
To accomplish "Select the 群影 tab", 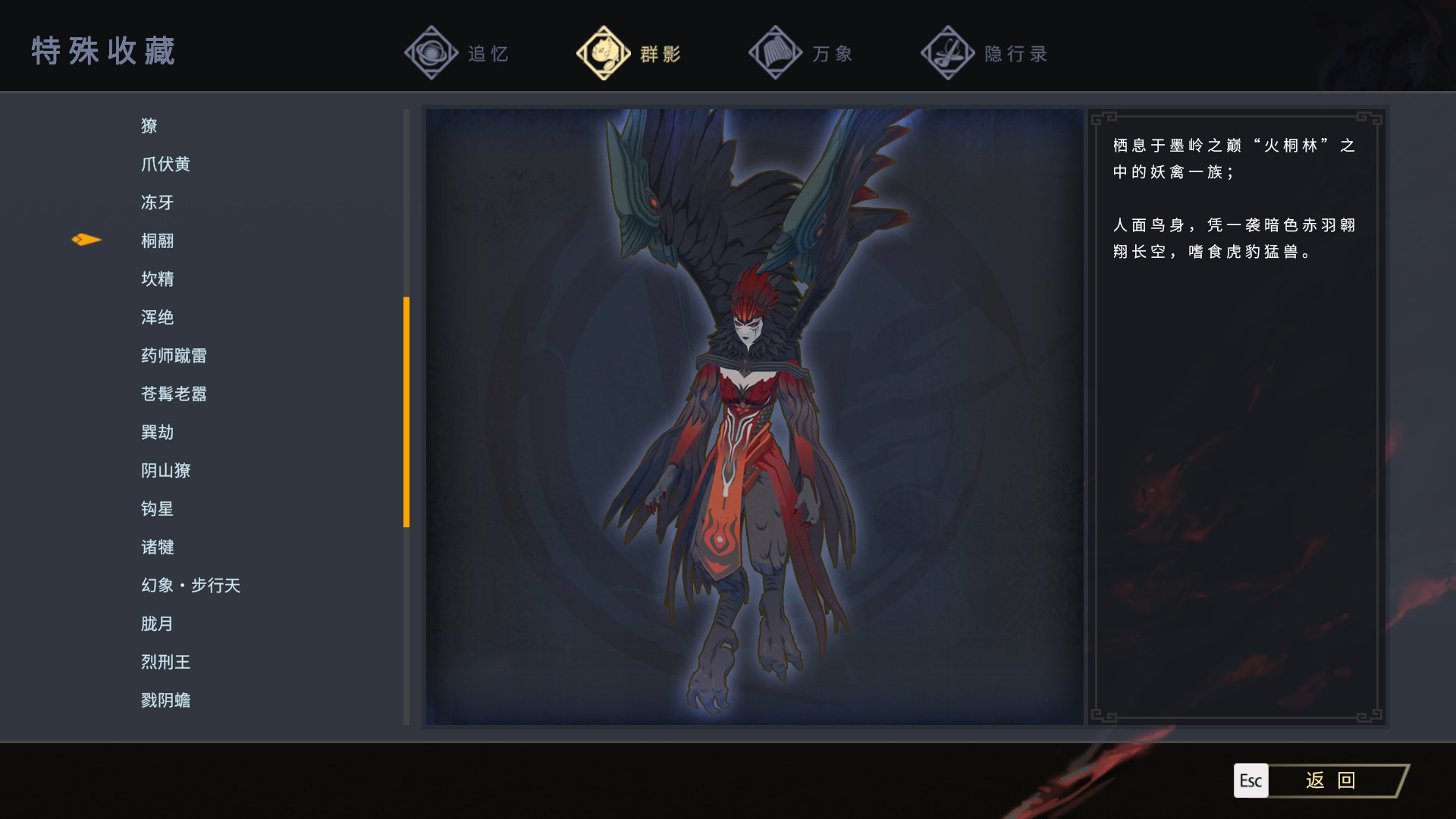I will point(629,53).
